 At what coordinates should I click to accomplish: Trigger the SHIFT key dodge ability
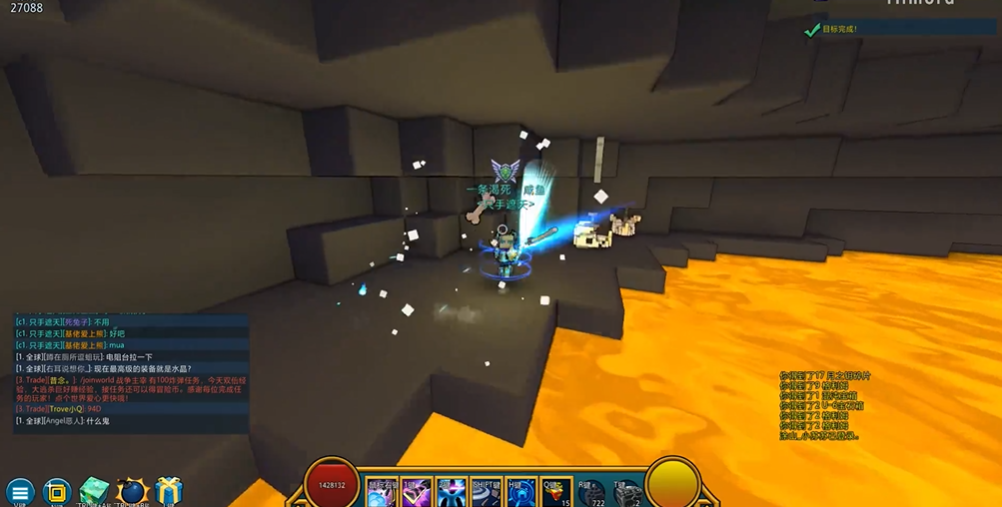[x=487, y=493]
